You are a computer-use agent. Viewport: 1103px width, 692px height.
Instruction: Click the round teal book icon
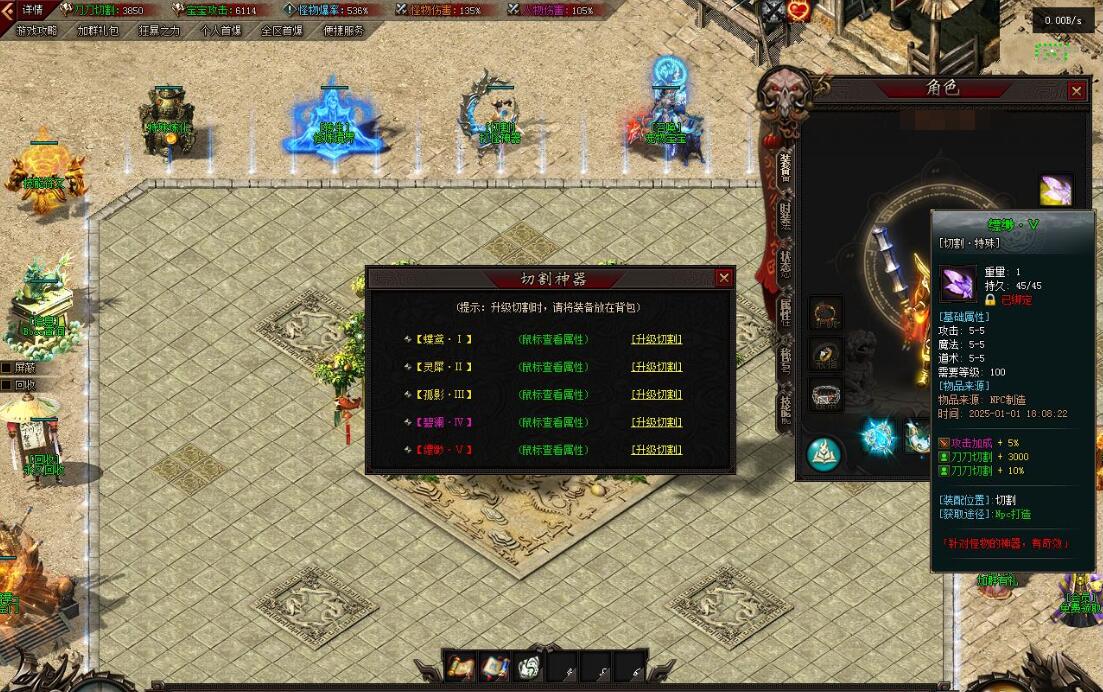[x=825, y=452]
